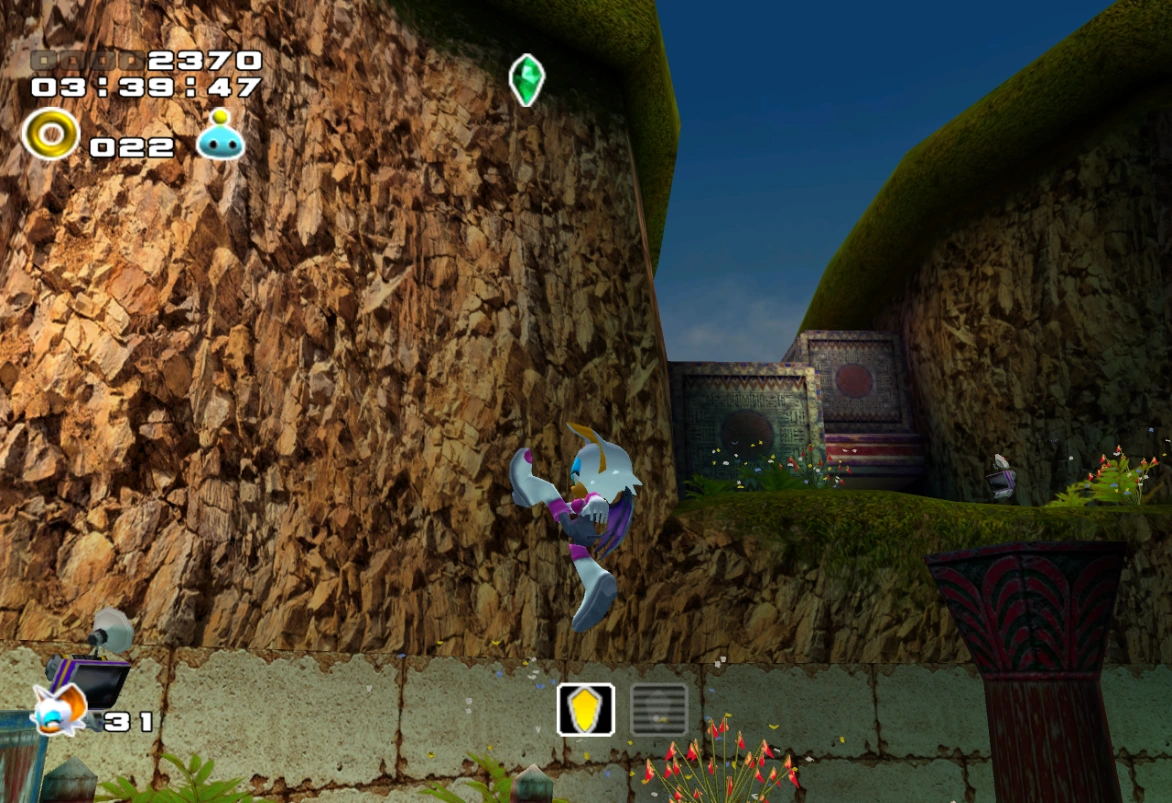Viewport: 1172px width, 803px height.
Task: Select the yellow emerald radar indicator
Action: [x=585, y=709]
